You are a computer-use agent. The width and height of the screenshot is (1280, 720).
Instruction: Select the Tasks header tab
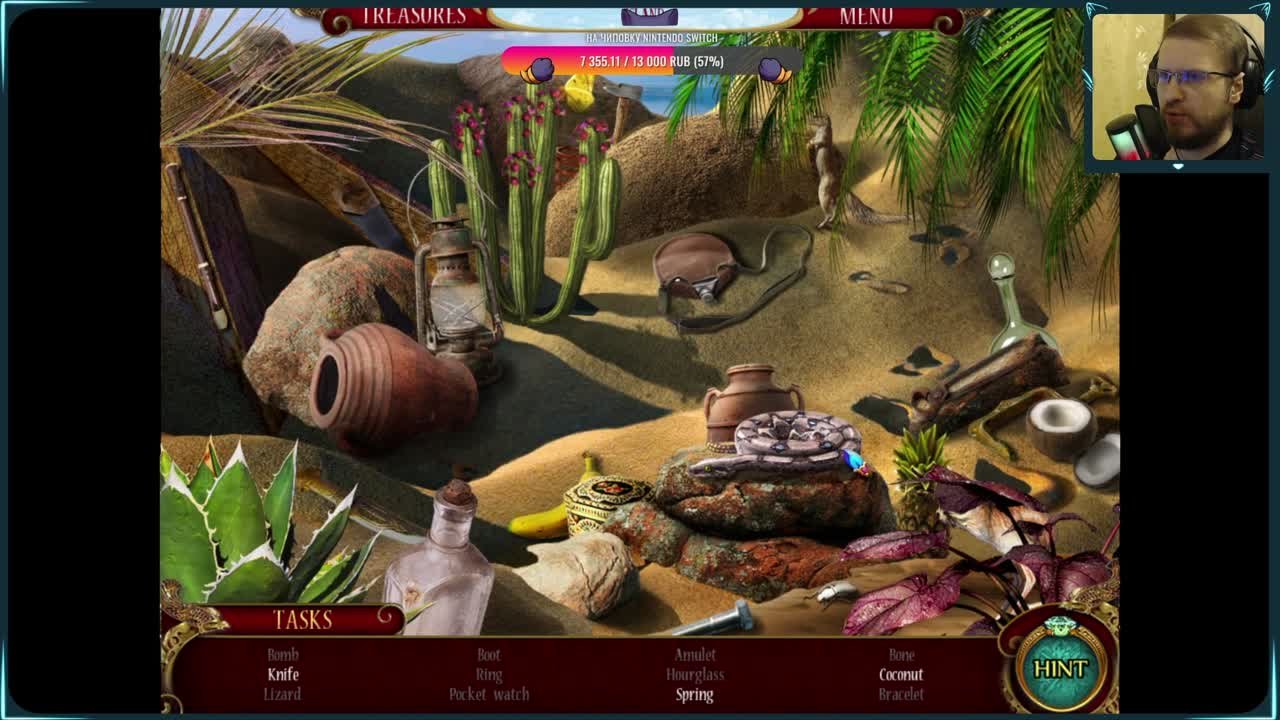point(302,620)
